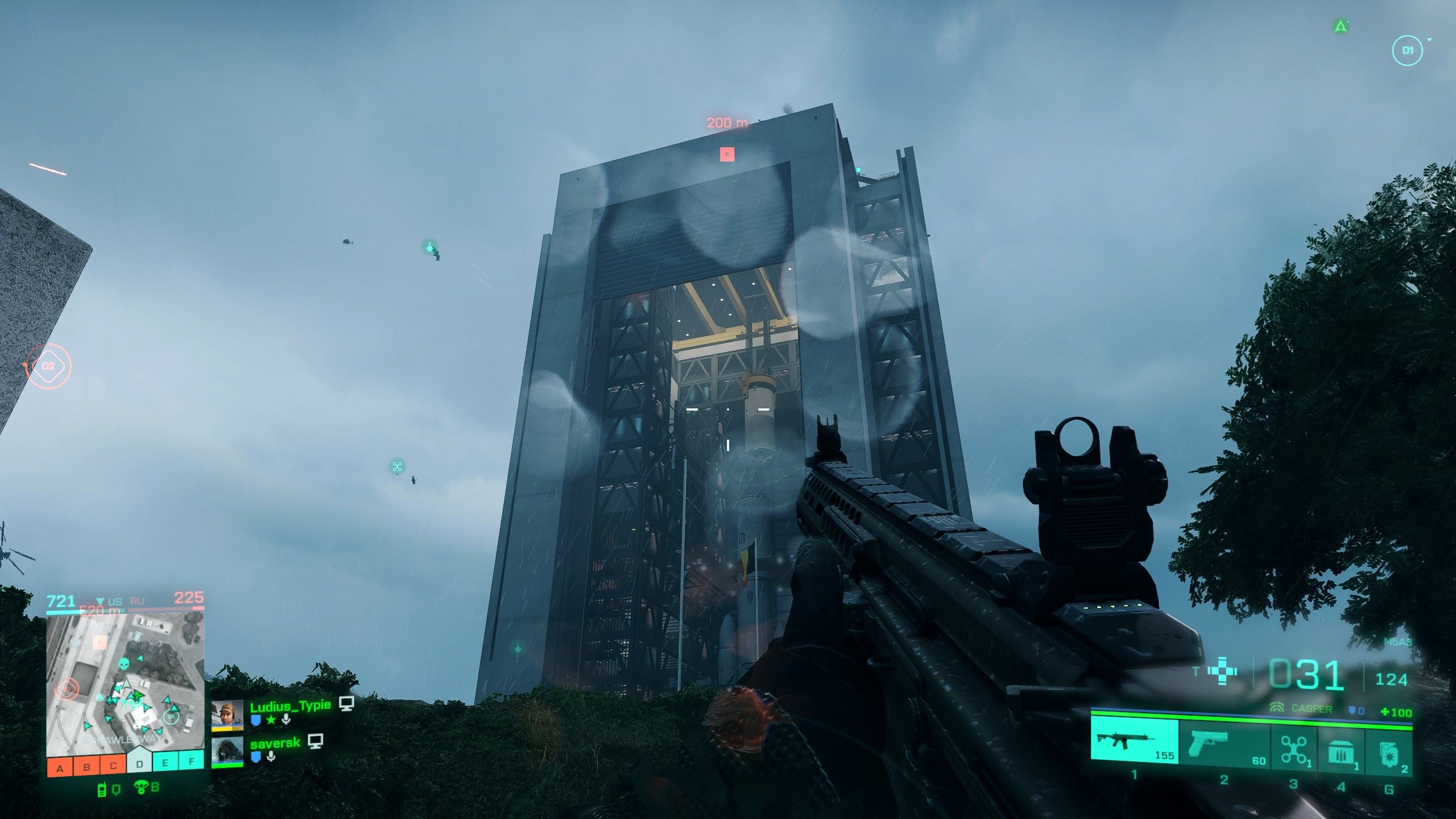
Task: Equip the grenade in slot G
Action: (1388, 751)
